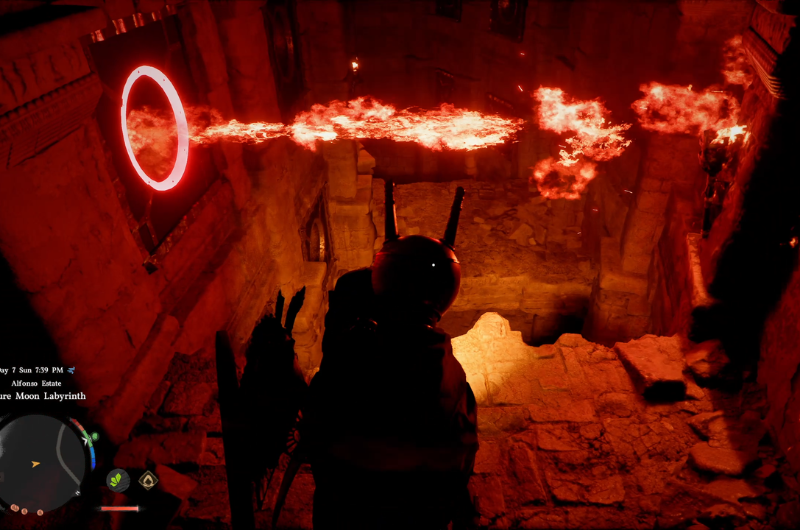Click the orange player arrow on the minimap
The height and width of the screenshot is (530, 800).
37,464
